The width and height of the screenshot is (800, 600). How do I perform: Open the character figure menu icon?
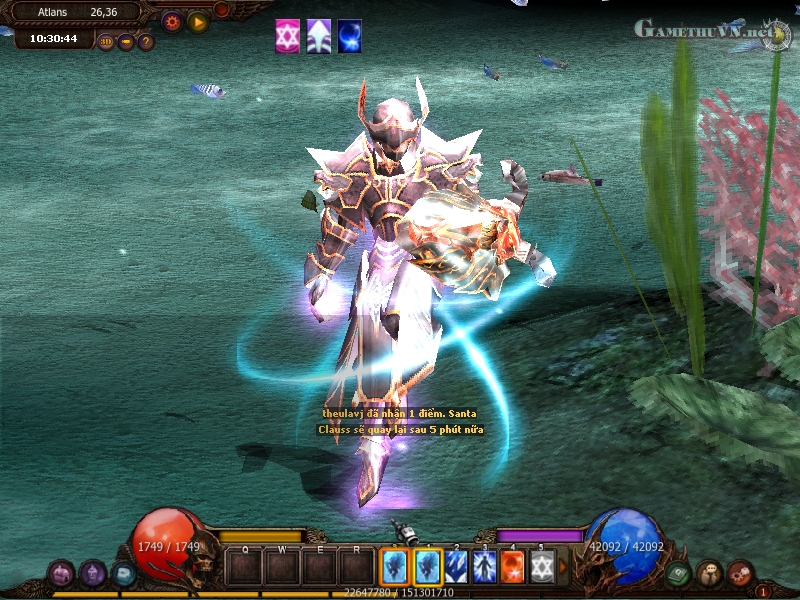pos(709,573)
